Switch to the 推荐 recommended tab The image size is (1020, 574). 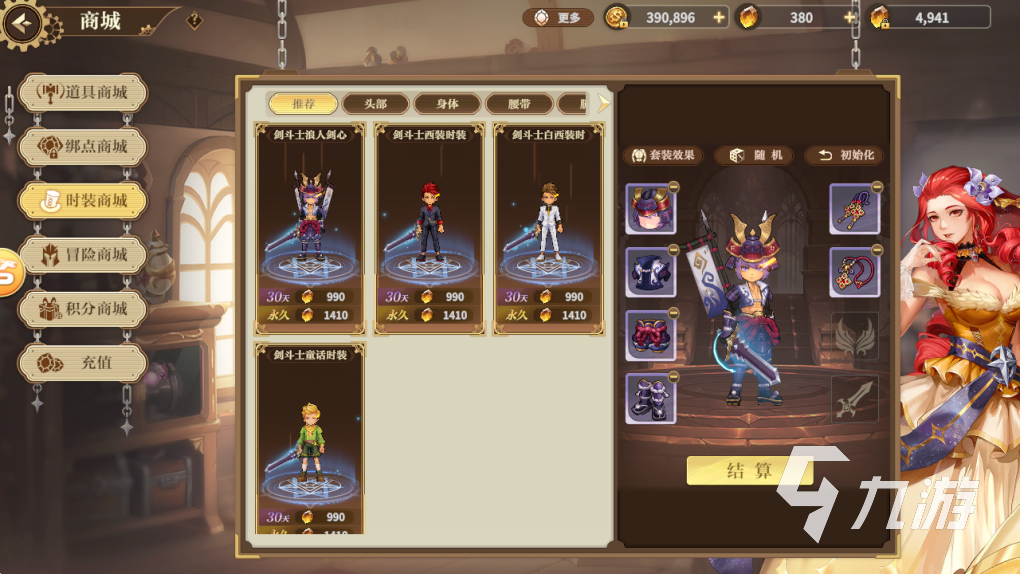pyautogui.click(x=303, y=103)
